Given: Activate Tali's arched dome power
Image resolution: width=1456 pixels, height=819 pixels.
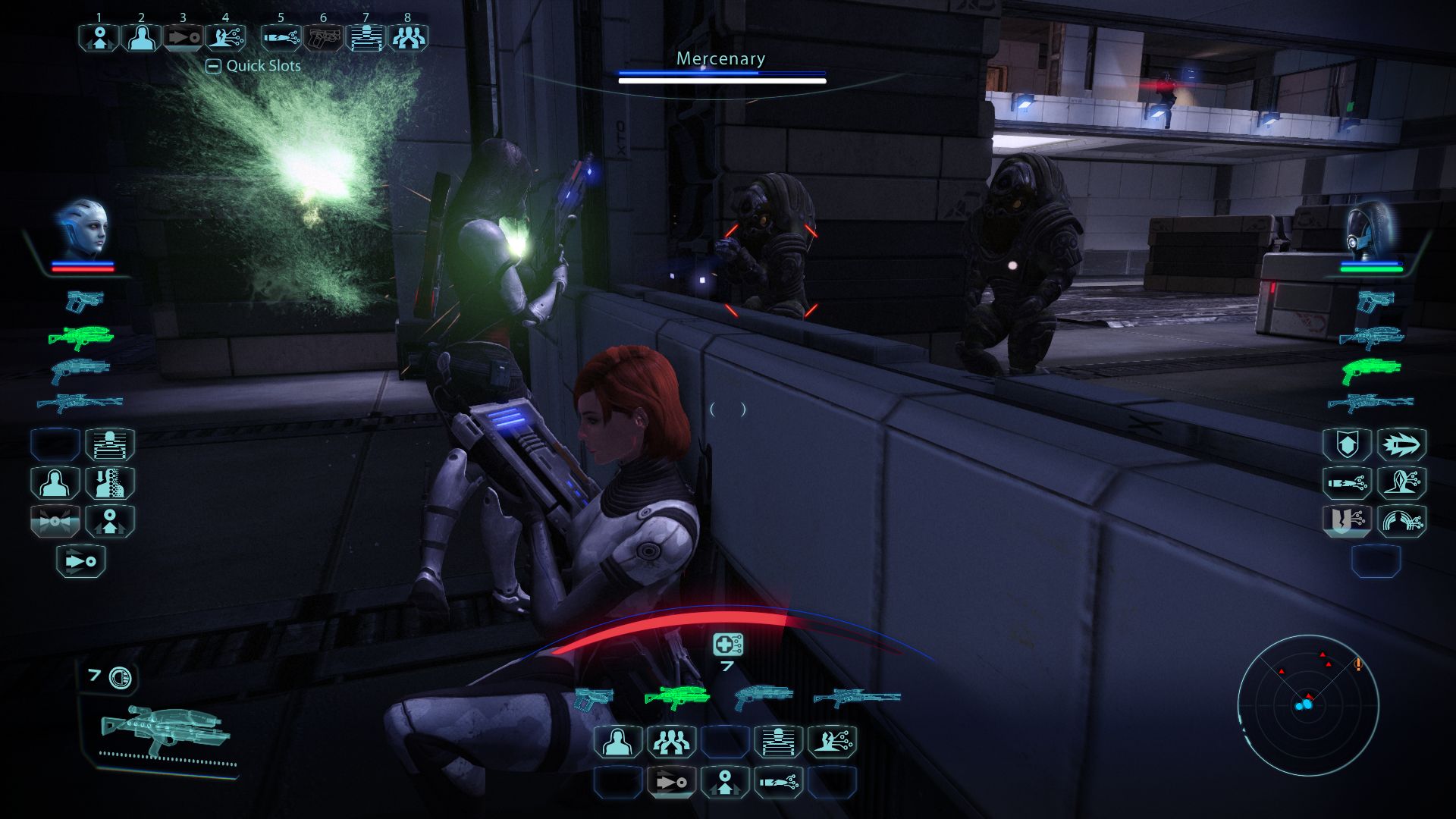Looking at the screenshot, I should pyautogui.click(x=1401, y=522).
